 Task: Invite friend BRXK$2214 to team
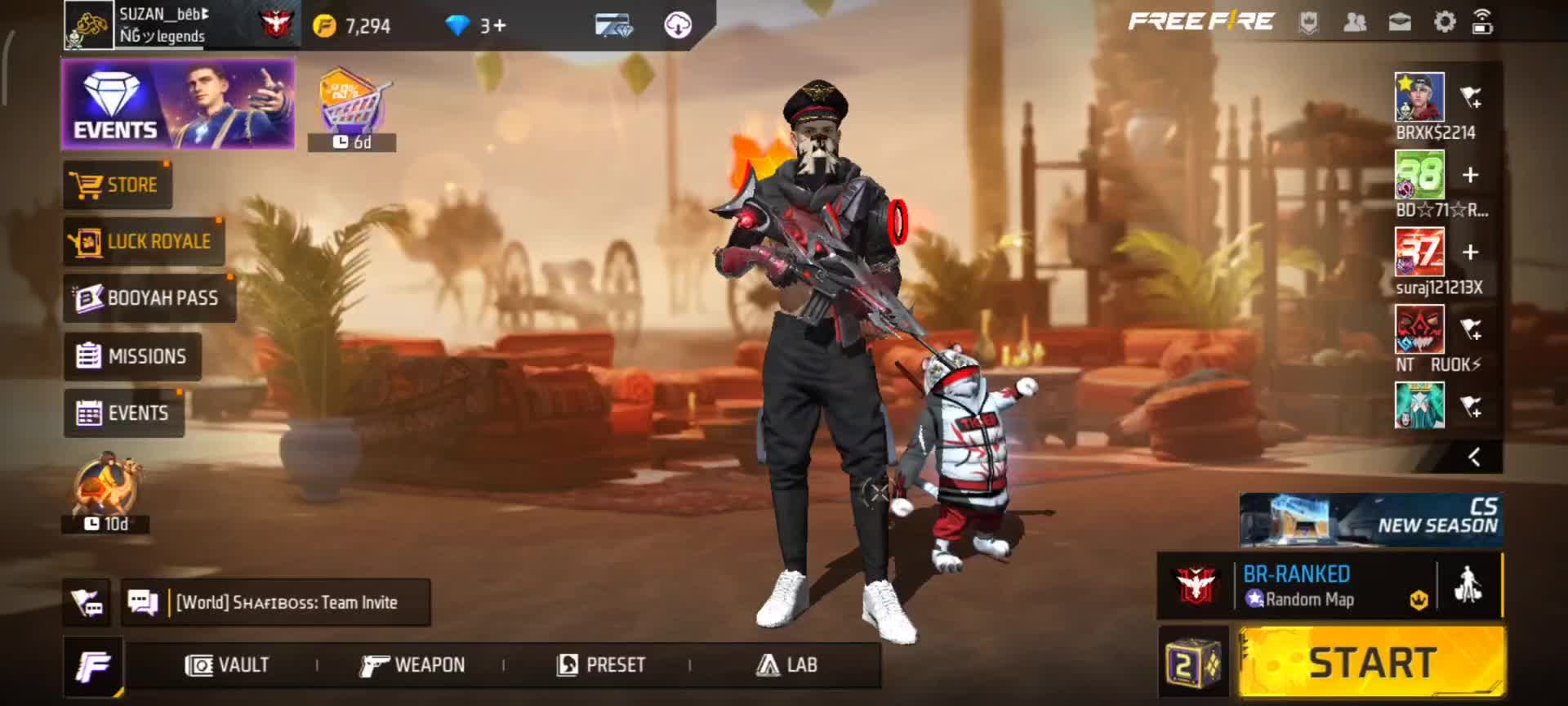[1471, 98]
